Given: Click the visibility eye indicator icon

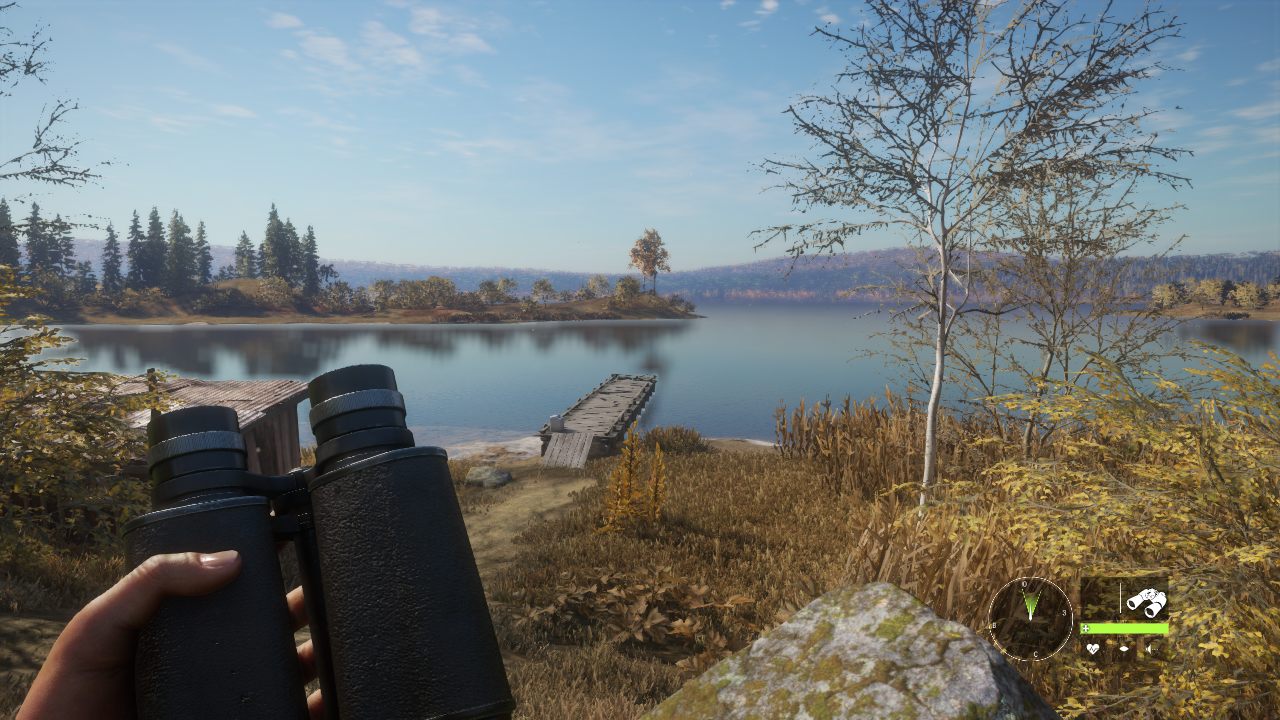Looking at the screenshot, I should 1123,648.
